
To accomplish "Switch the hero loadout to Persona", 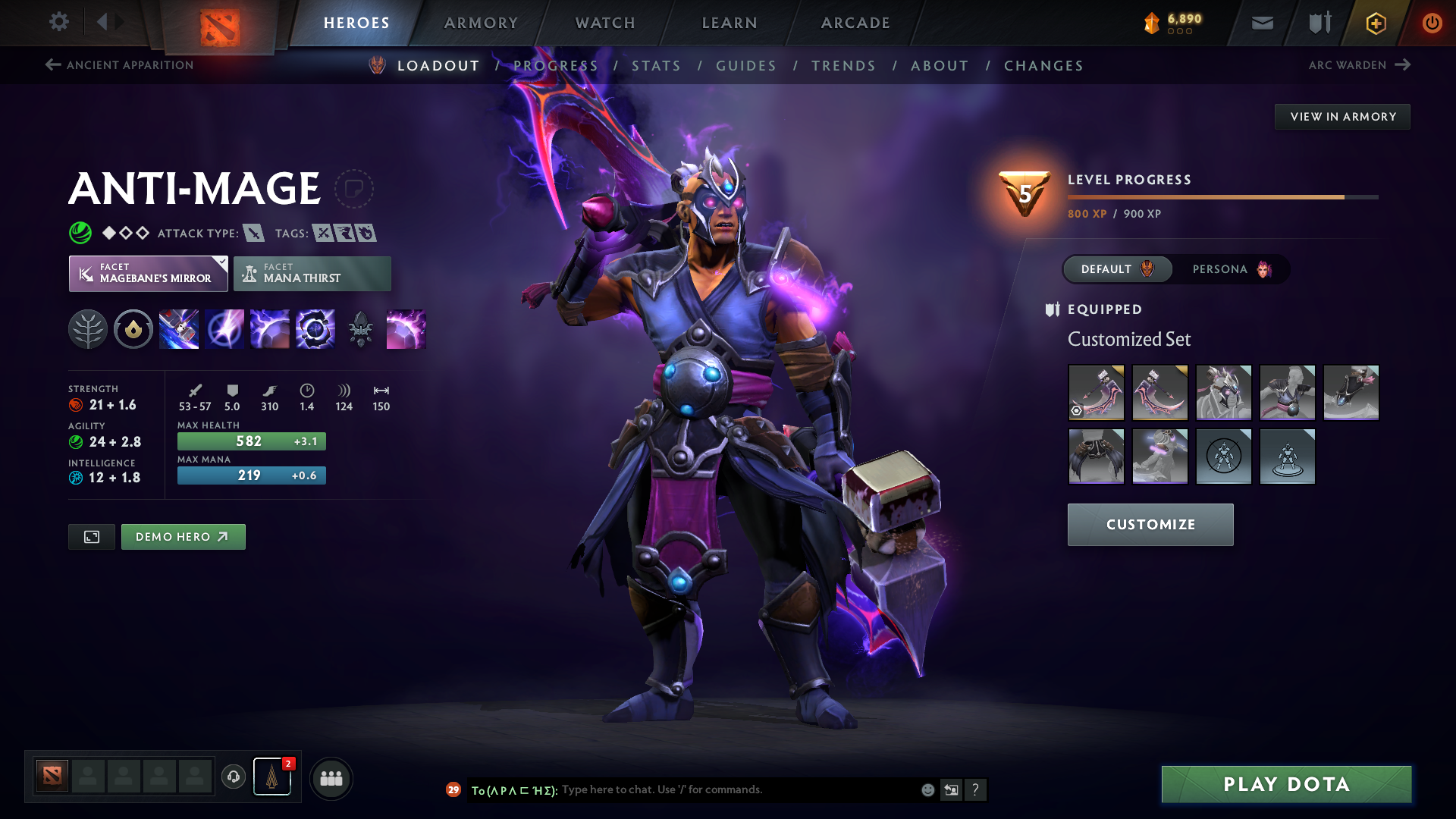I will point(1232,269).
